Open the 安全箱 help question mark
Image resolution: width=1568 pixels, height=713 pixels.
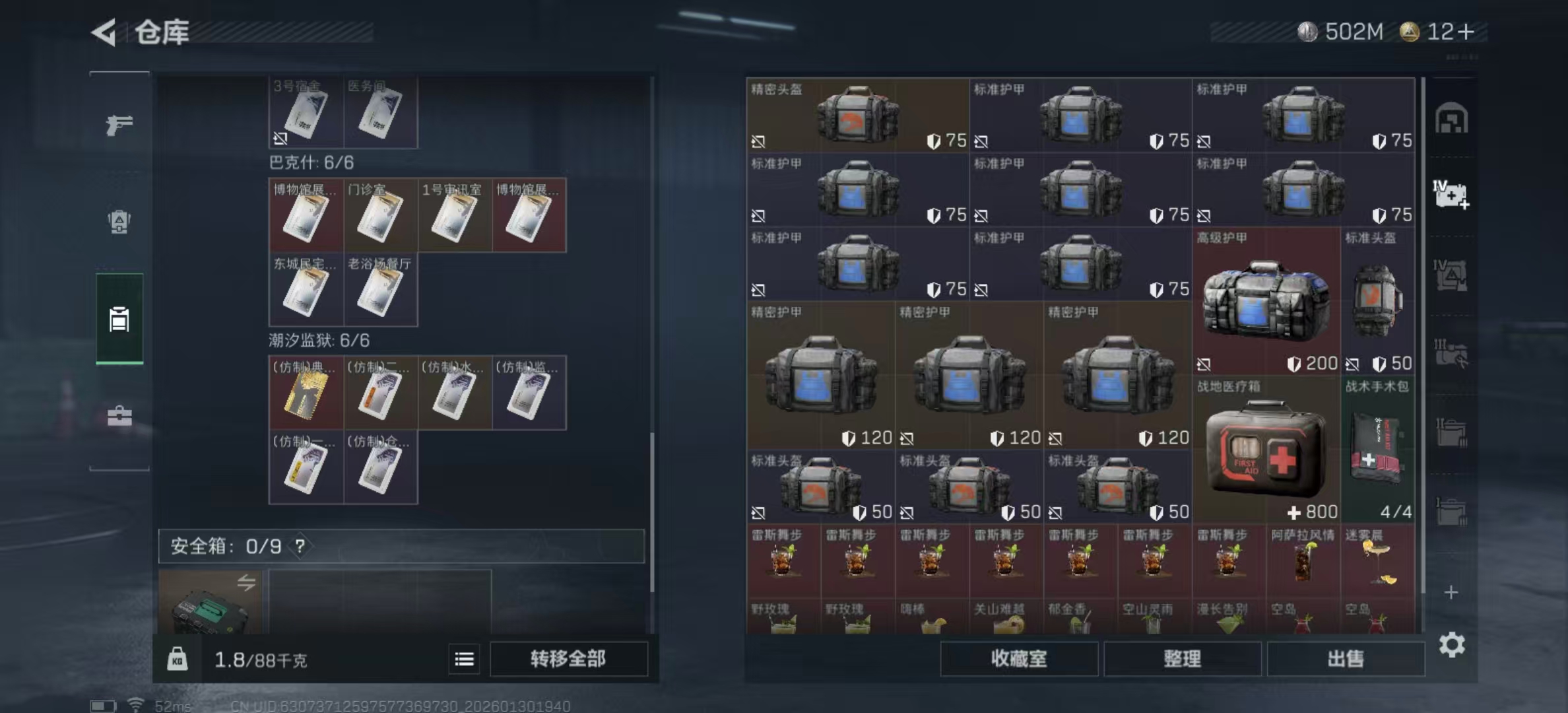(300, 547)
